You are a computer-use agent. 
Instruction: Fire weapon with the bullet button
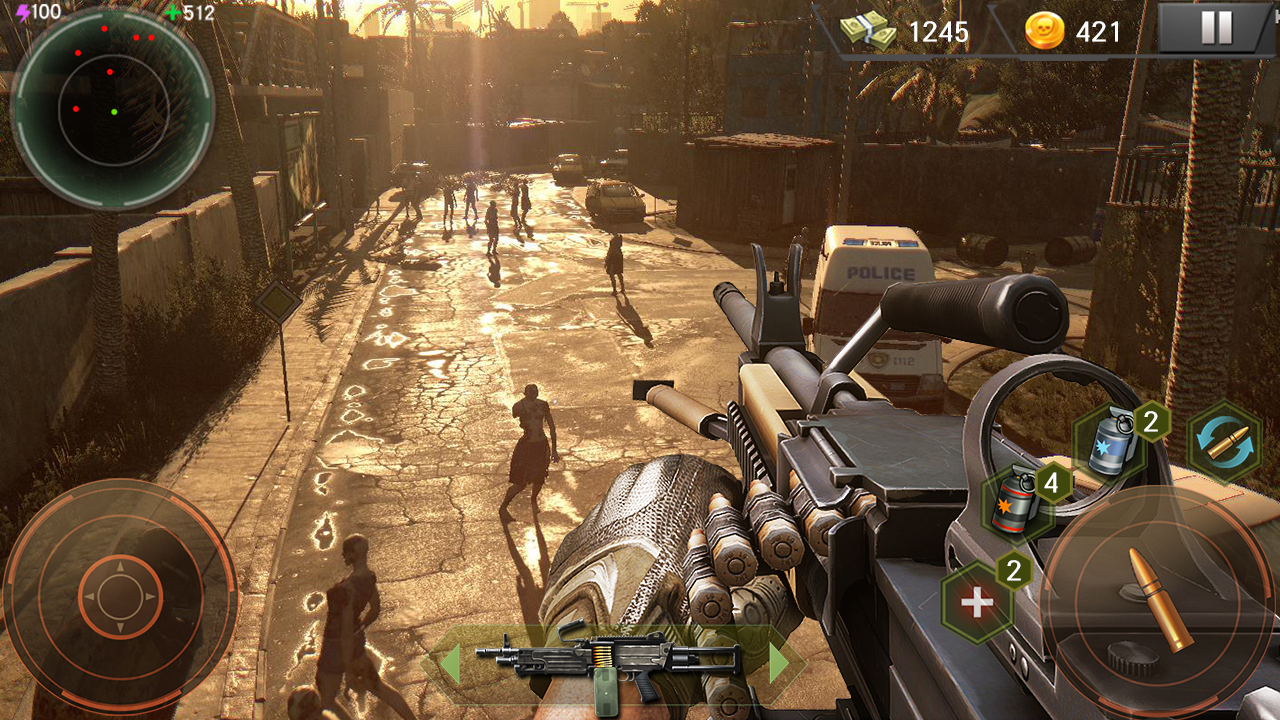[x=1160, y=598]
